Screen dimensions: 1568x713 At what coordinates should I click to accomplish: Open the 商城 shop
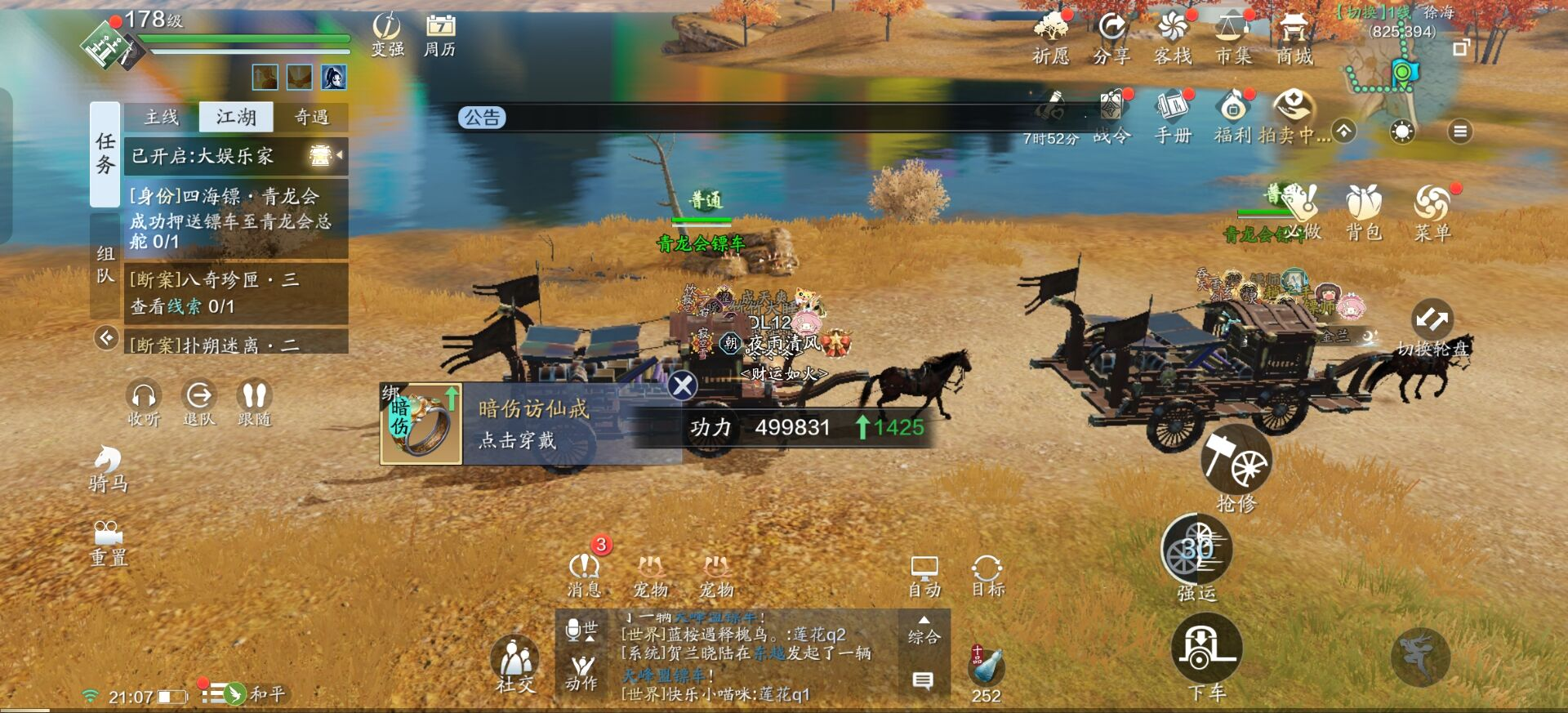[x=1294, y=38]
